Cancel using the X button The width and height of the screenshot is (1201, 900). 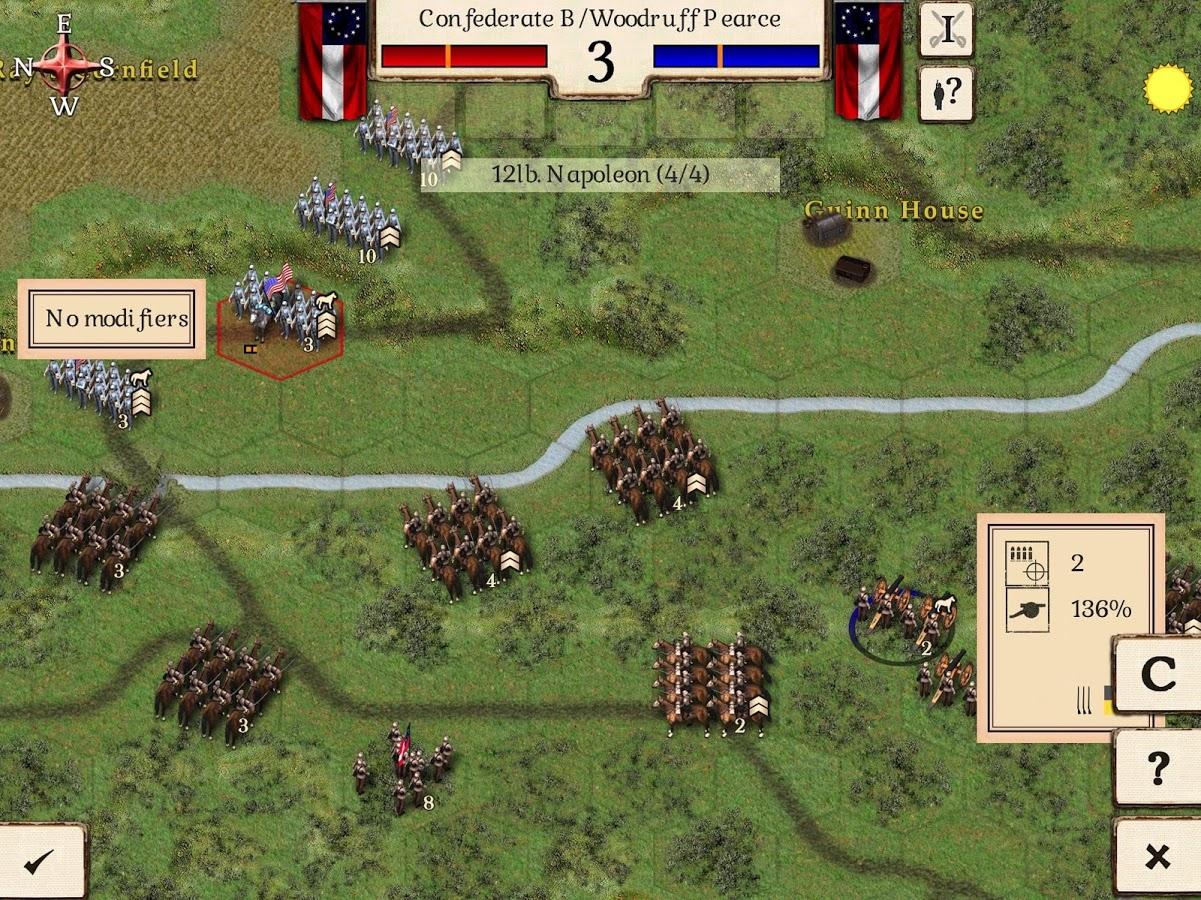[1157, 856]
